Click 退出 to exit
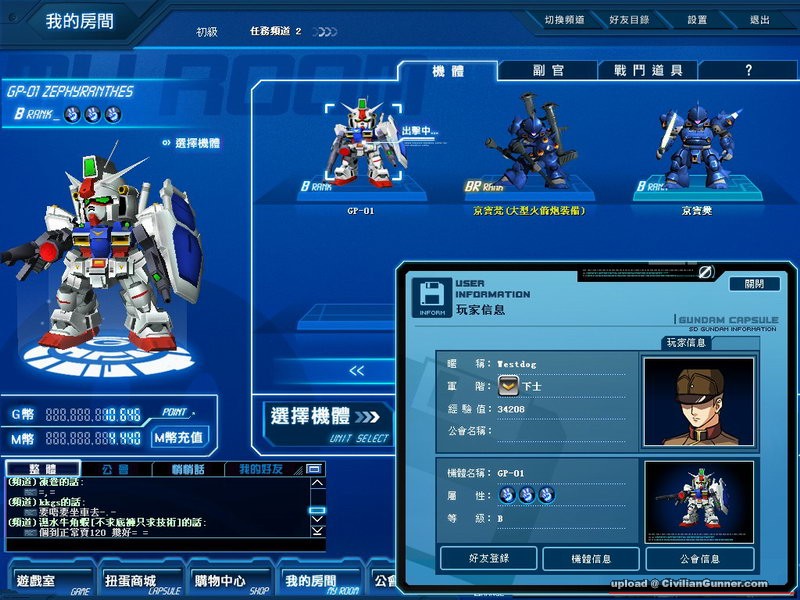The image size is (800, 600). (x=759, y=20)
